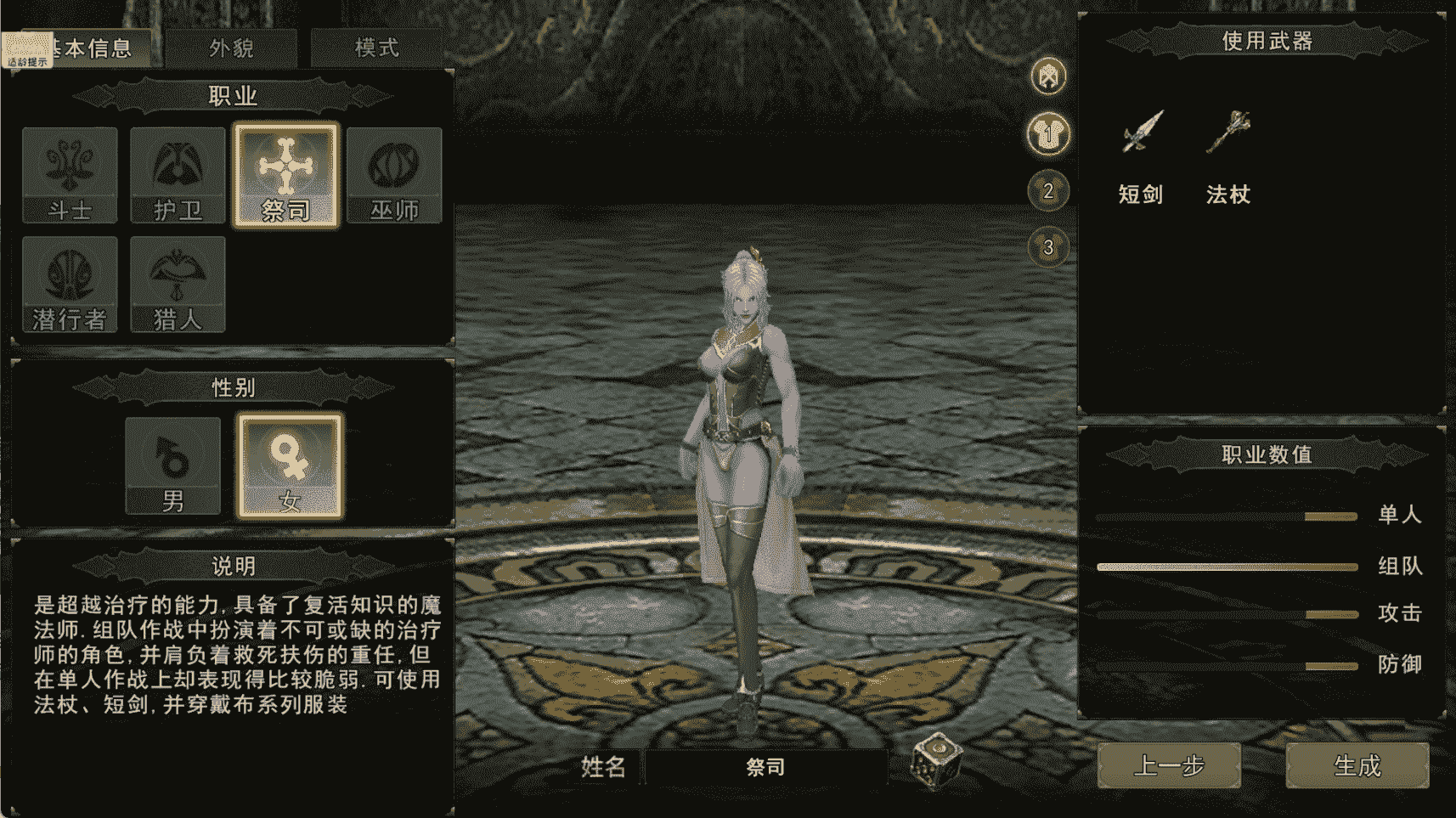Select the 斗士 (Fighter) class icon
The image size is (1456, 818).
70,176
